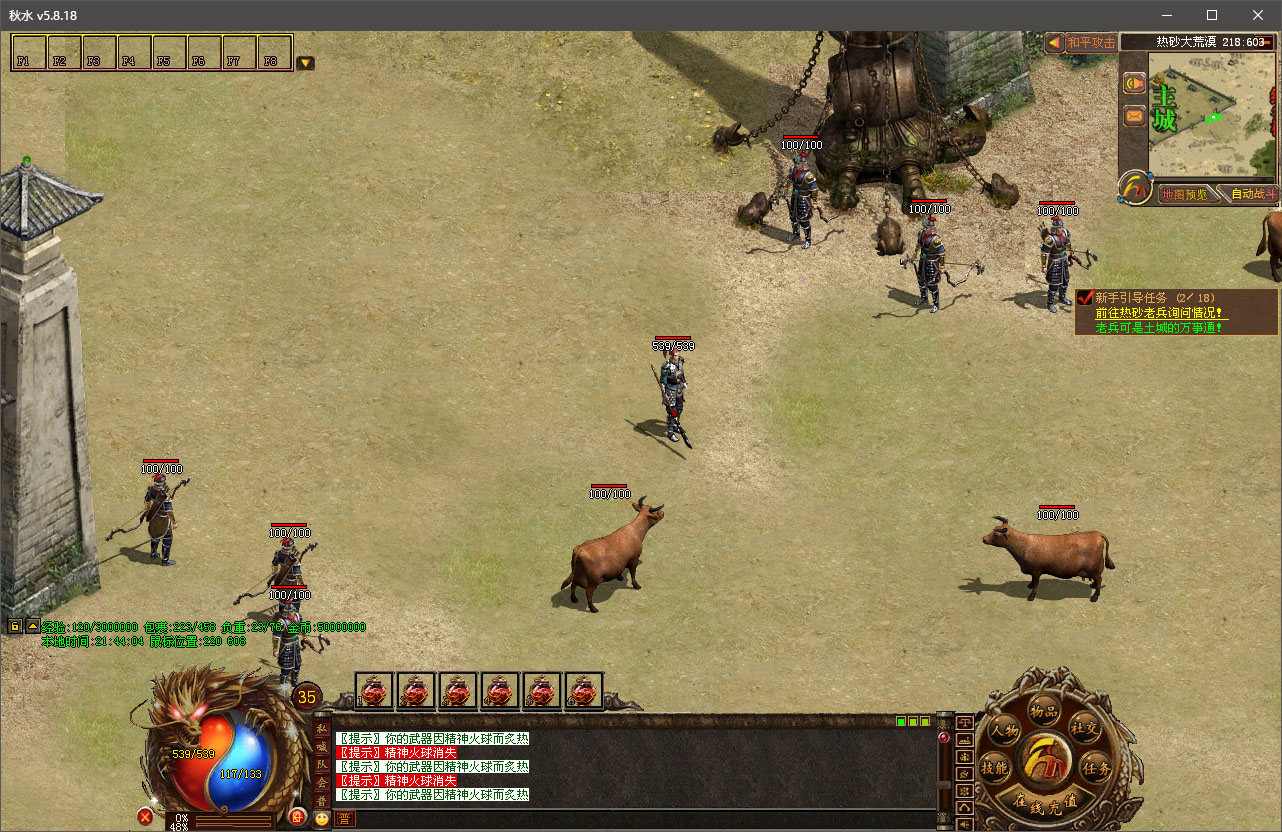Viewport: 1282px width, 832px height.
Task: Open the chat emoji smiley button
Action: 321,818
